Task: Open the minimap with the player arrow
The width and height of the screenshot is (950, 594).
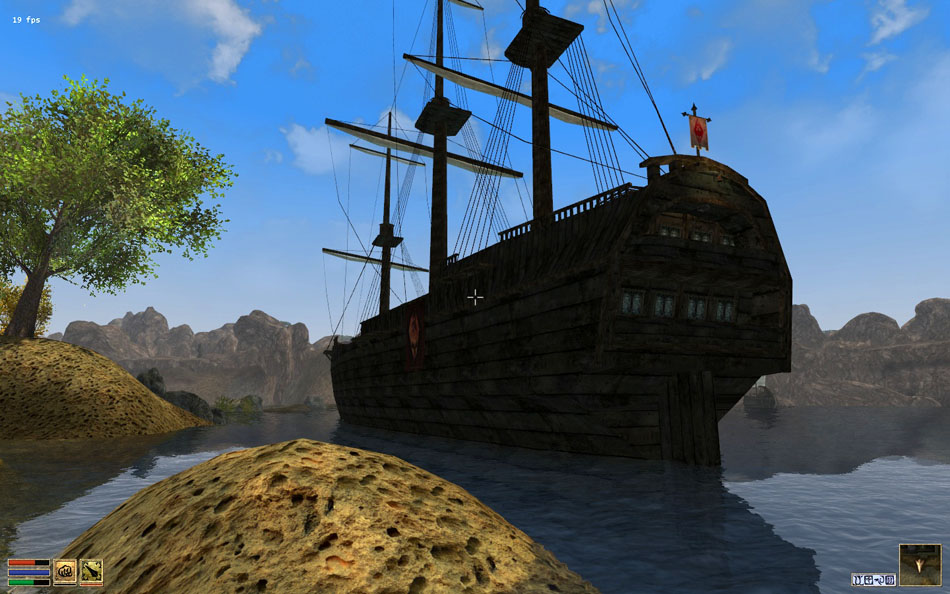Action: pos(919,565)
